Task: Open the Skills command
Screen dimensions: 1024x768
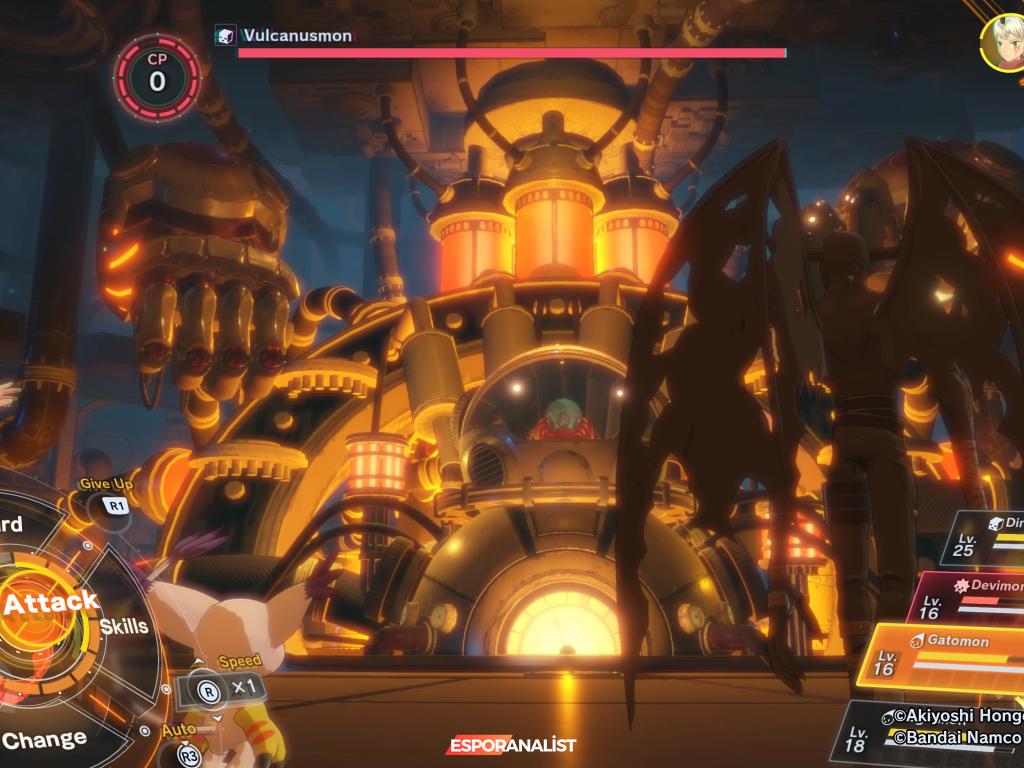Action: [124, 627]
